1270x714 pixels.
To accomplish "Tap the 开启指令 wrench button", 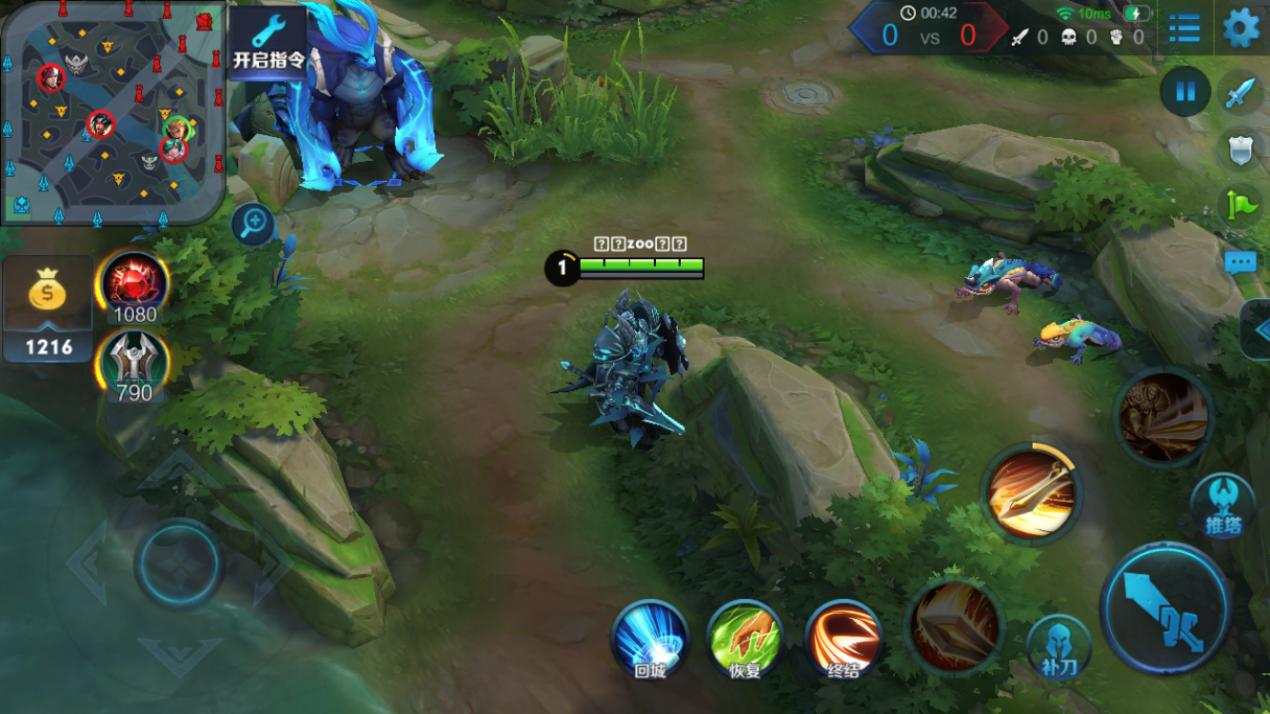I will coord(268,42).
